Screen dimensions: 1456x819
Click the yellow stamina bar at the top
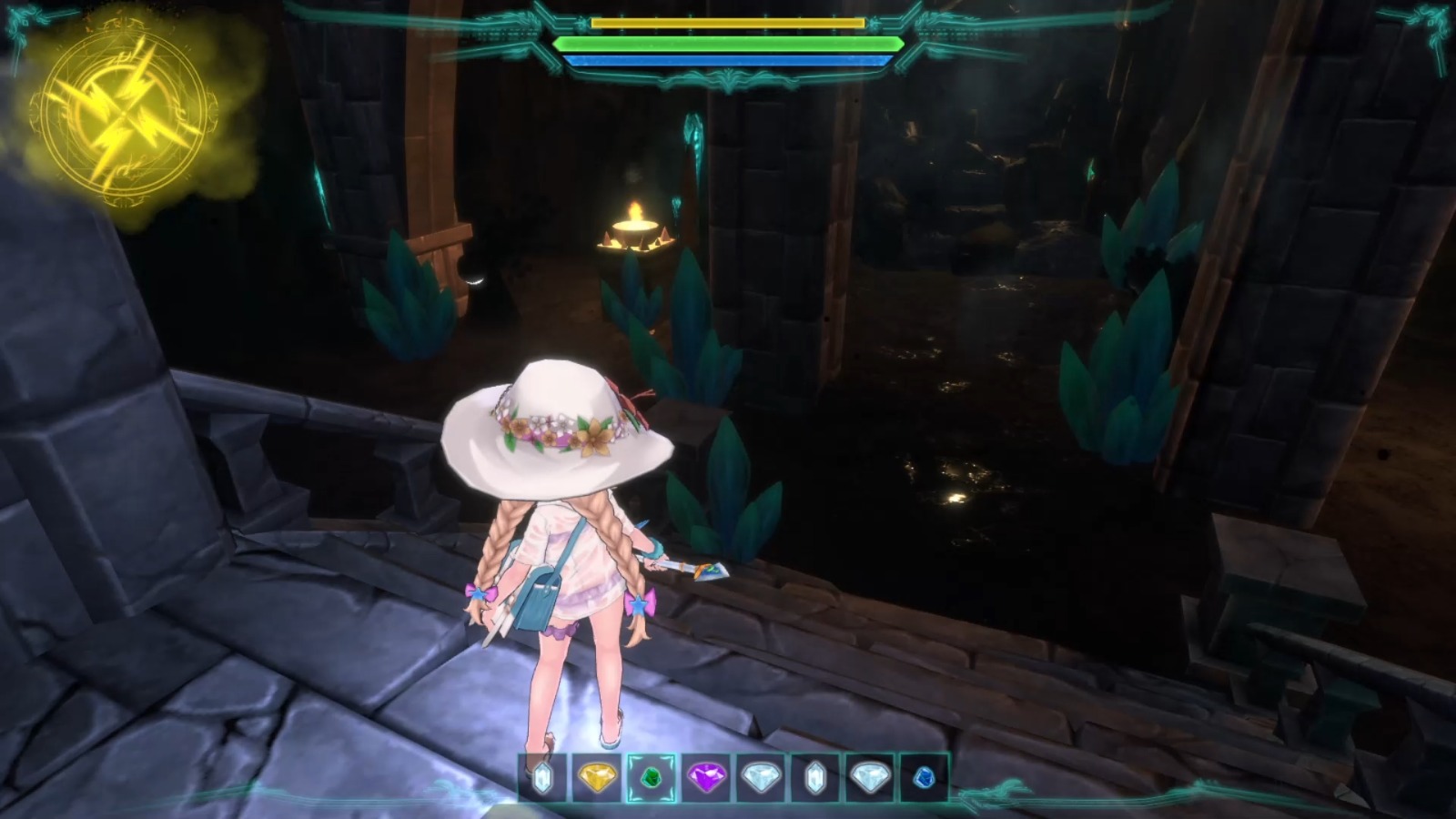pos(728,23)
